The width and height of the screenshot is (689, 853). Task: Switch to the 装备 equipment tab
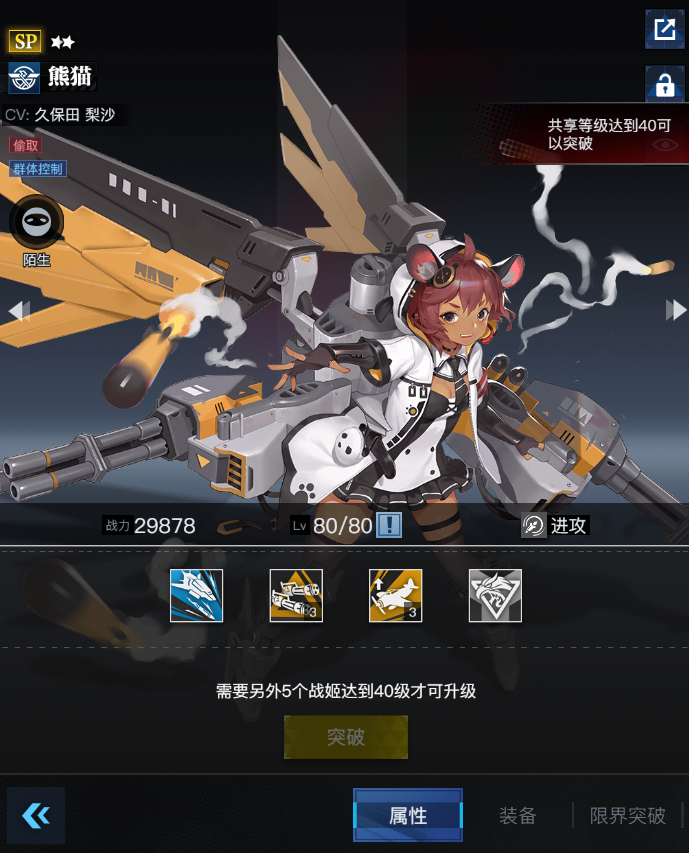(518, 815)
